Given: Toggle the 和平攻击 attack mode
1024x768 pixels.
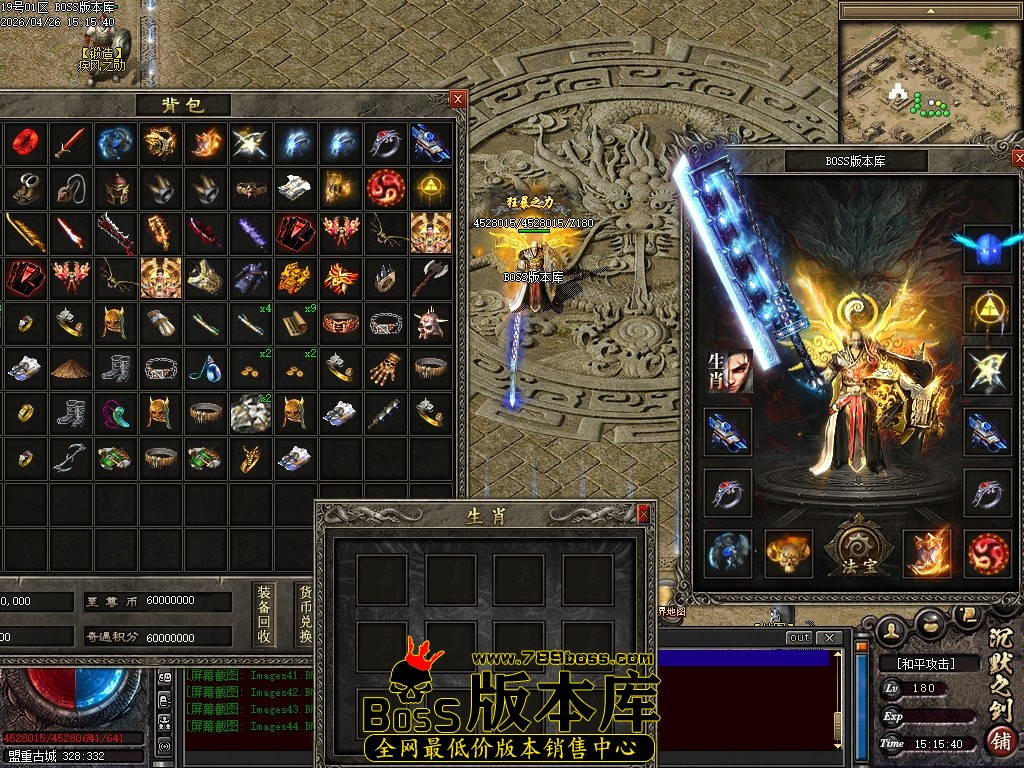Looking at the screenshot, I should [x=917, y=663].
